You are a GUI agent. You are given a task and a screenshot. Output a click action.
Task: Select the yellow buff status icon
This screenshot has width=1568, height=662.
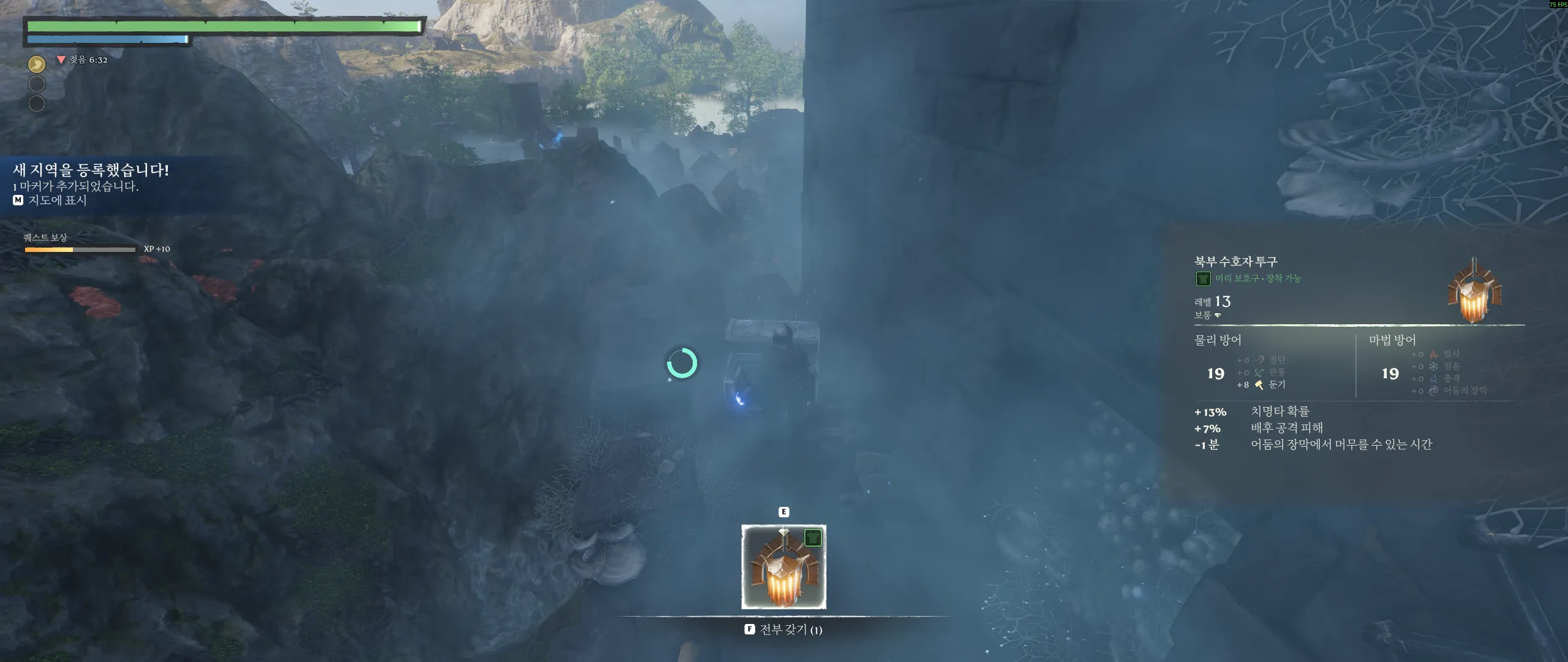(x=37, y=64)
